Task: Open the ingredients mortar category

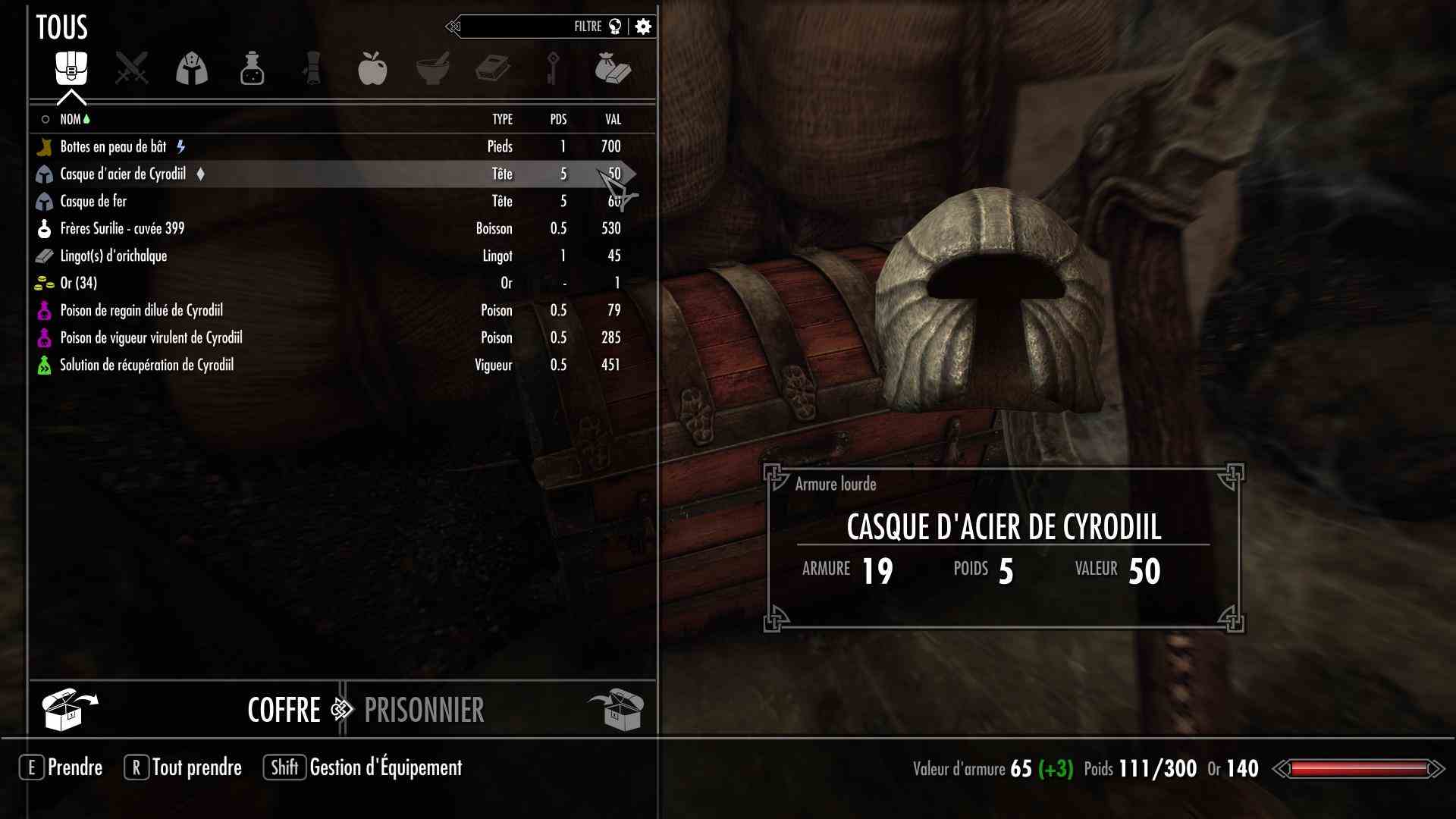Action: [432, 69]
